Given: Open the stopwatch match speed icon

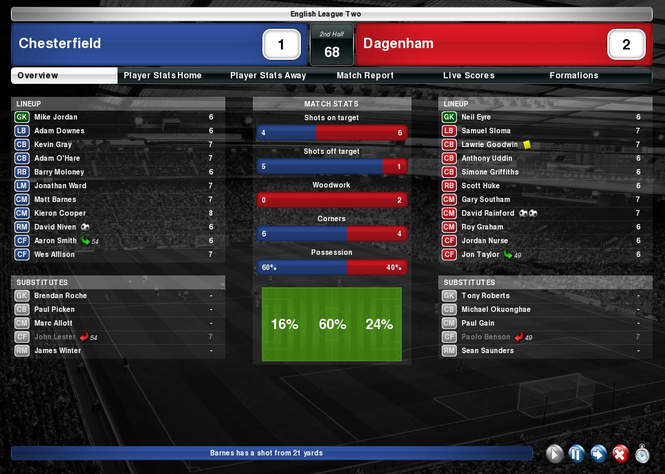Looking at the screenshot, I should [641, 454].
